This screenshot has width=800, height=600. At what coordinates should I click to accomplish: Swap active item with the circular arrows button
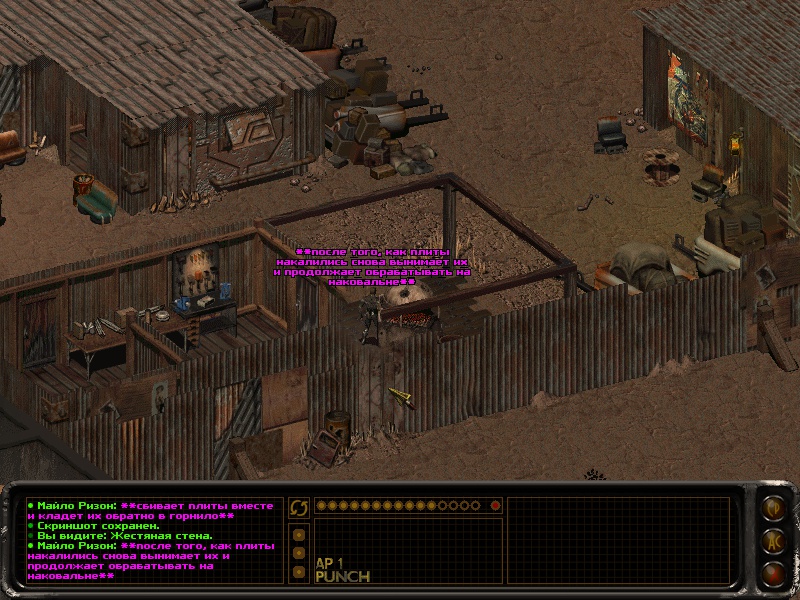(x=298, y=508)
